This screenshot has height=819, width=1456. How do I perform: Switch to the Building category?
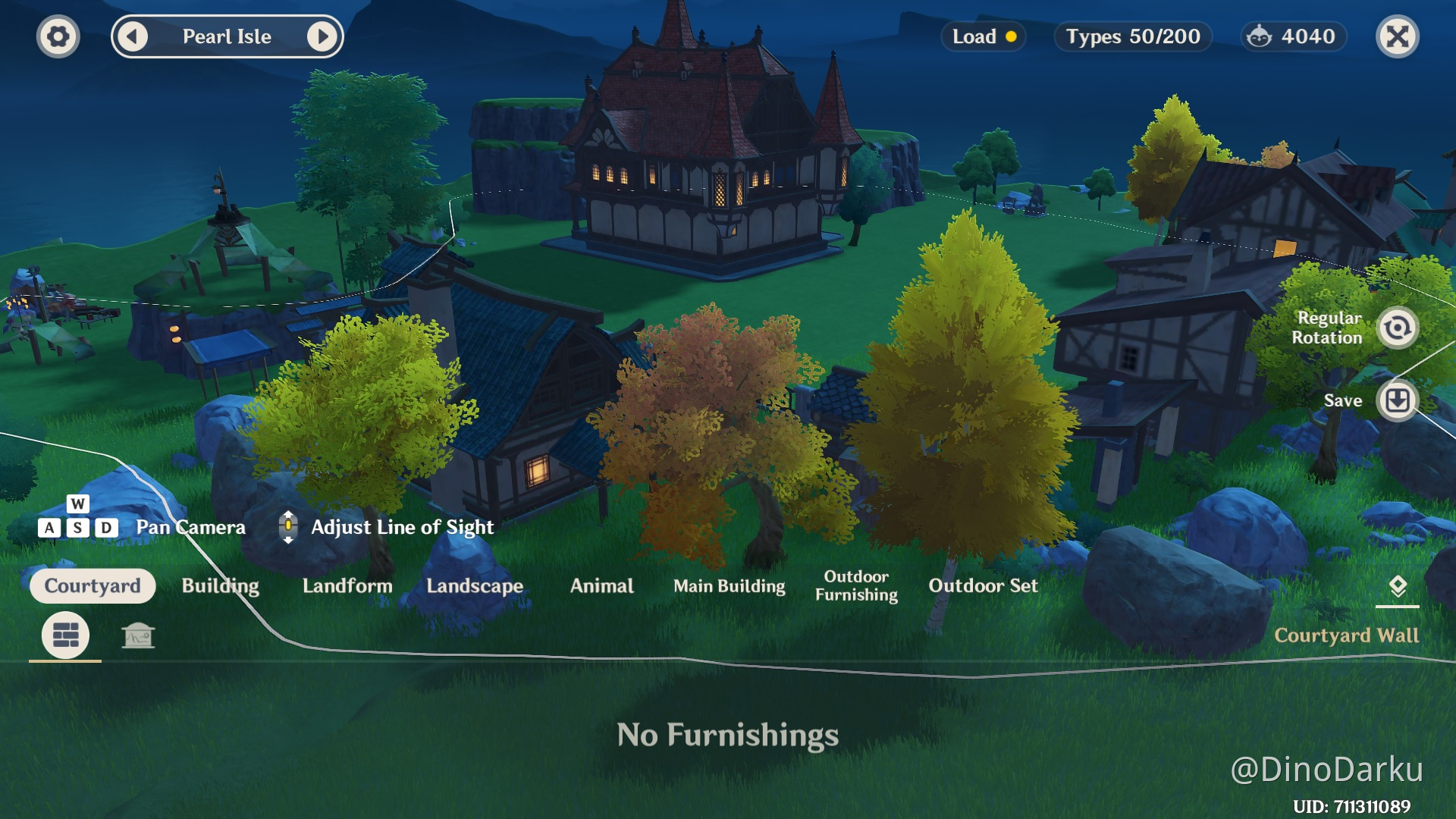click(x=220, y=585)
